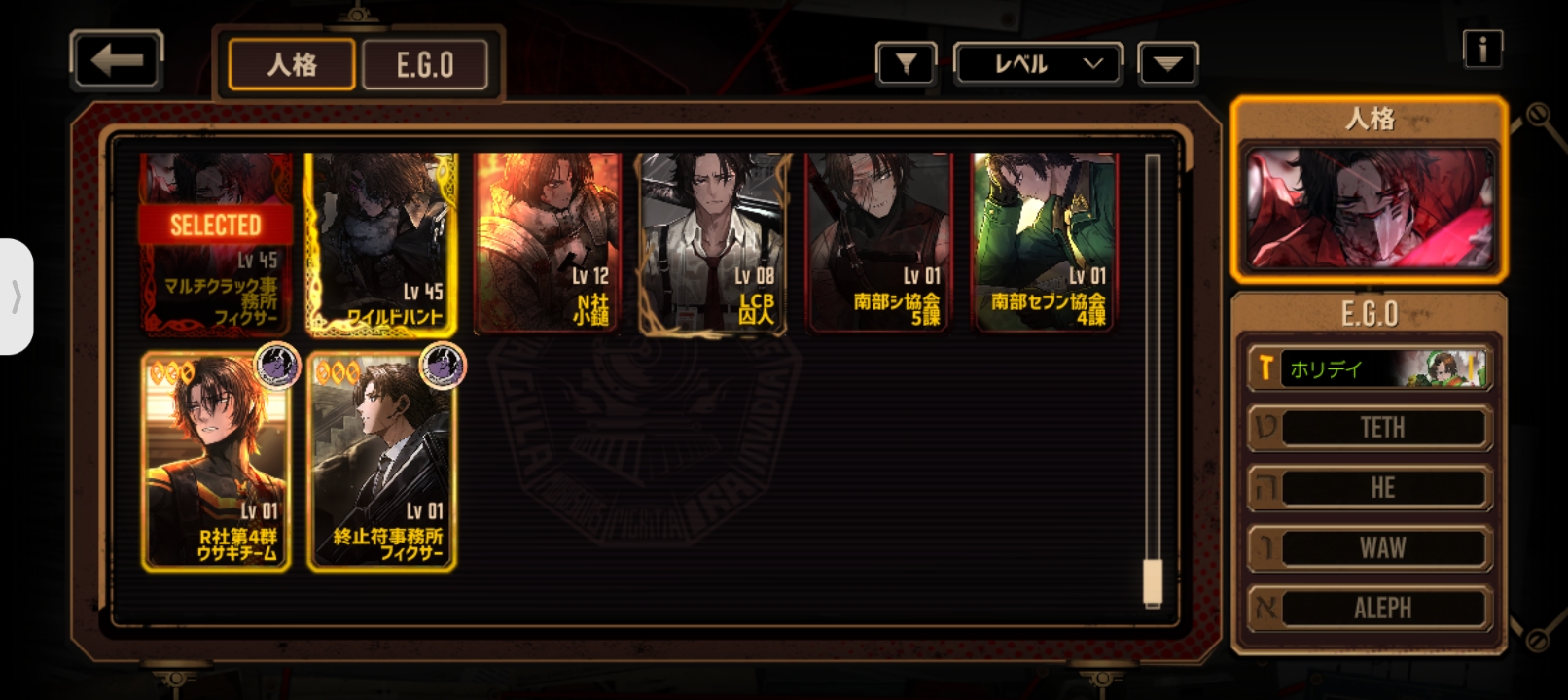Toggle the sort order arrow button
Screen dimensions: 1568x700
tap(1167, 64)
